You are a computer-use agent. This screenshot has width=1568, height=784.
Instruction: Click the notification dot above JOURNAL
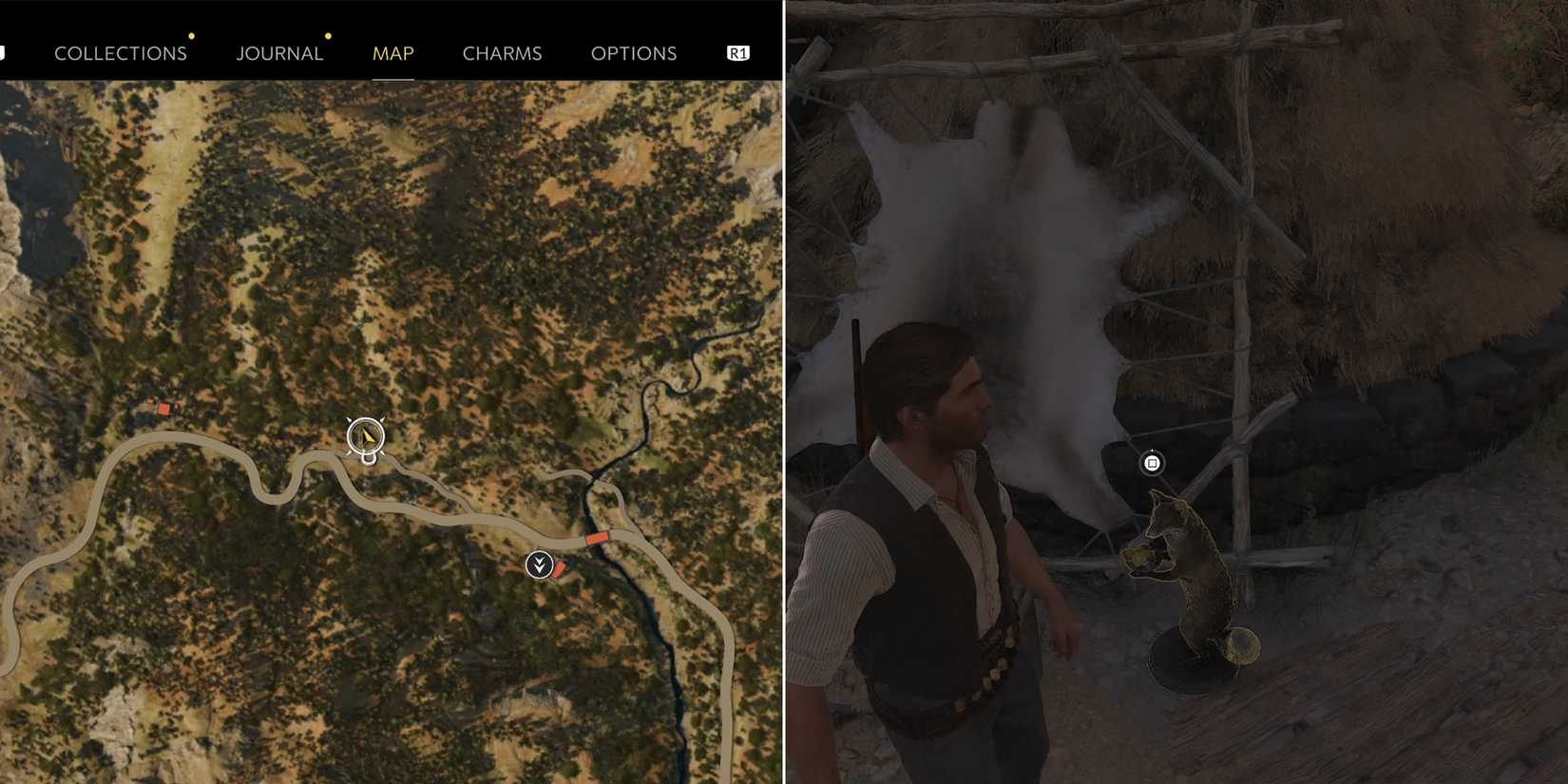[x=328, y=36]
